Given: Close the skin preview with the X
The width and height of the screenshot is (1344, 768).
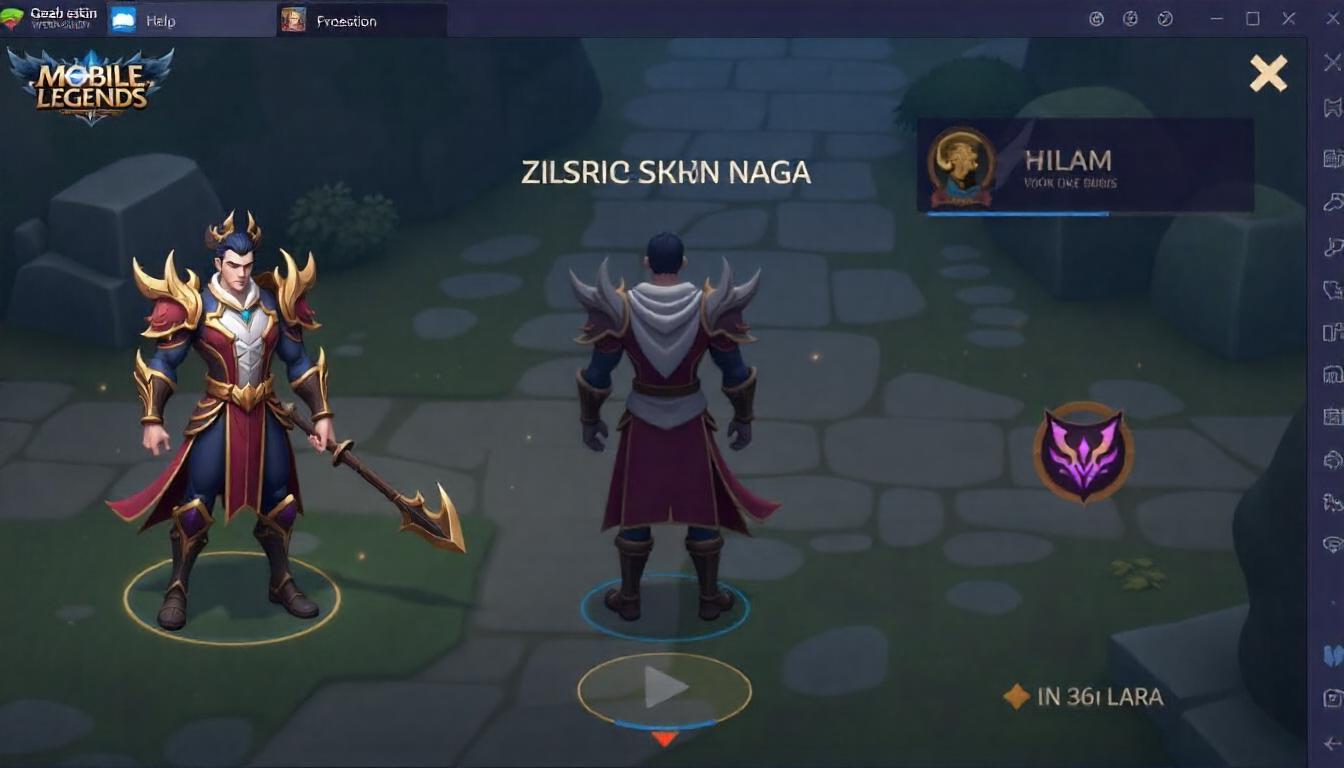Looking at the screenshot, I should pyautogui.click(x=1268, y=73).
